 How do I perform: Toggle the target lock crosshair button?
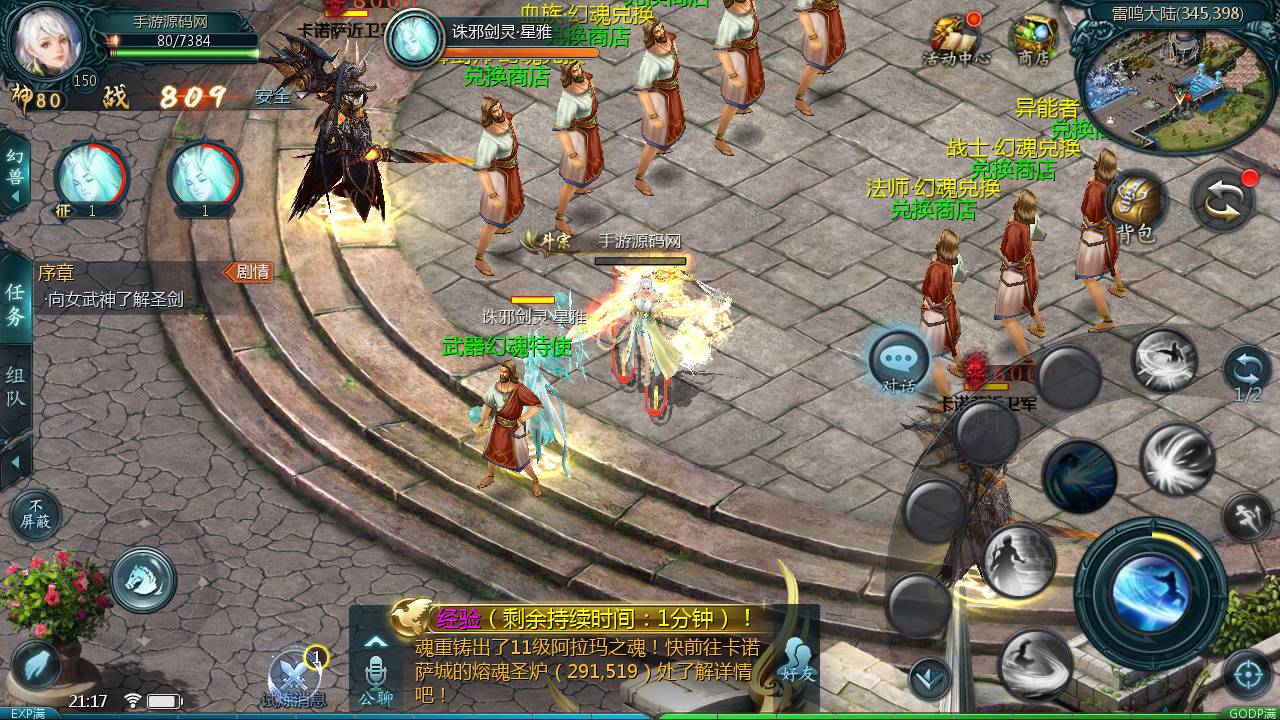tap(1247, 675)
